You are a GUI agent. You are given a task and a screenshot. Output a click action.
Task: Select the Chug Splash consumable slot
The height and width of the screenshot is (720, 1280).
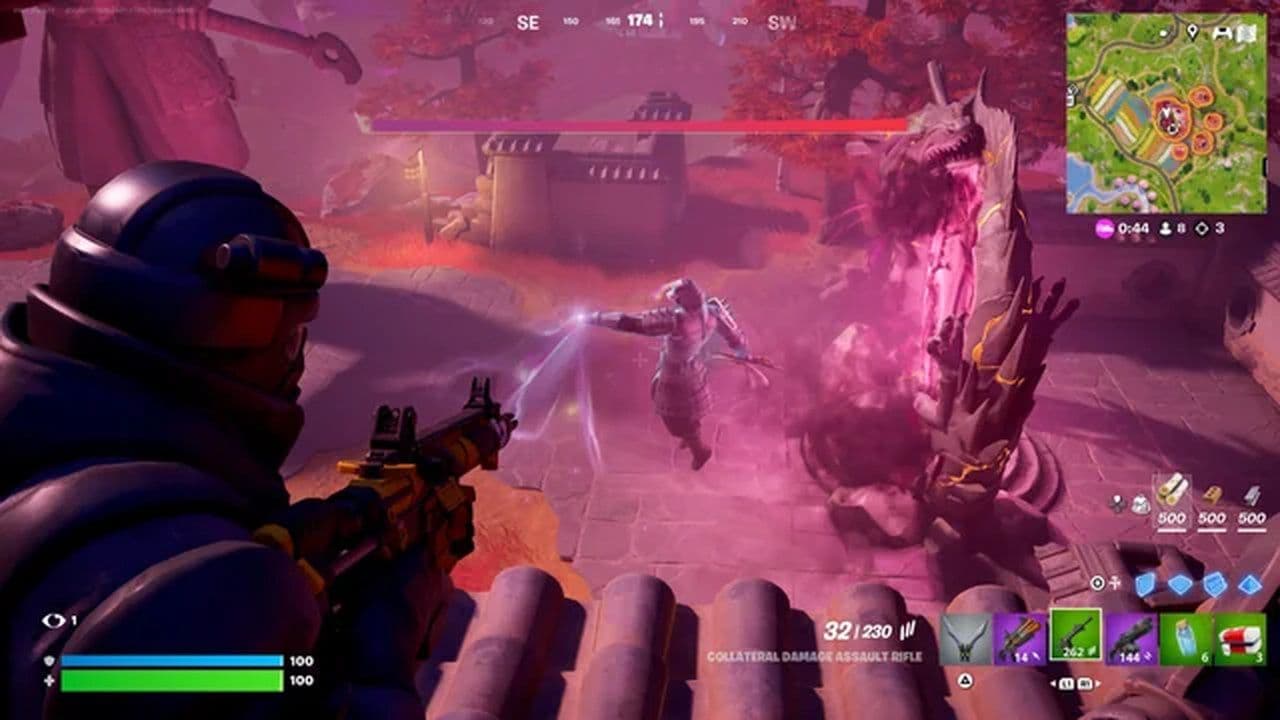pos(1187,637)
